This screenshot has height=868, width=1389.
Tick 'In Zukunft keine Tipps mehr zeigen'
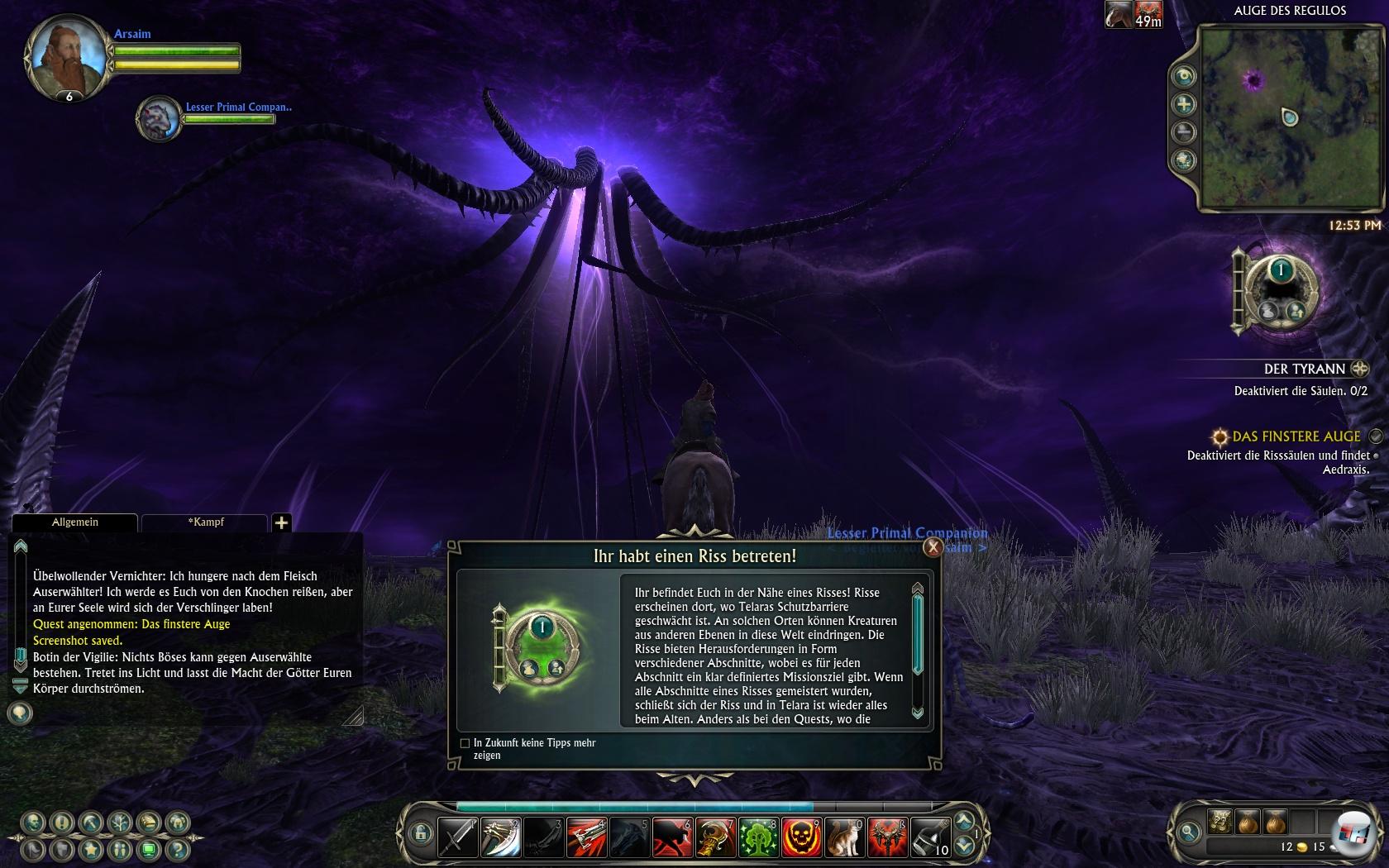point(465,743)
